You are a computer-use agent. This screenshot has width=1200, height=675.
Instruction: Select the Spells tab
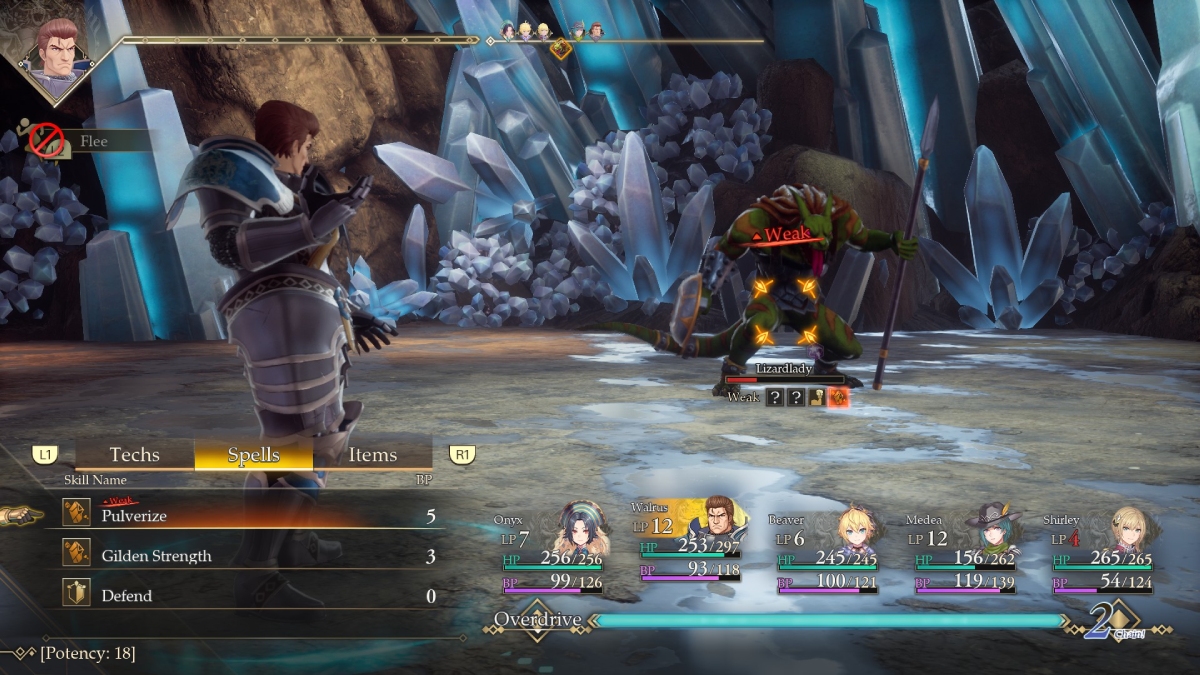pyautogui.click(x=253, y=455)
